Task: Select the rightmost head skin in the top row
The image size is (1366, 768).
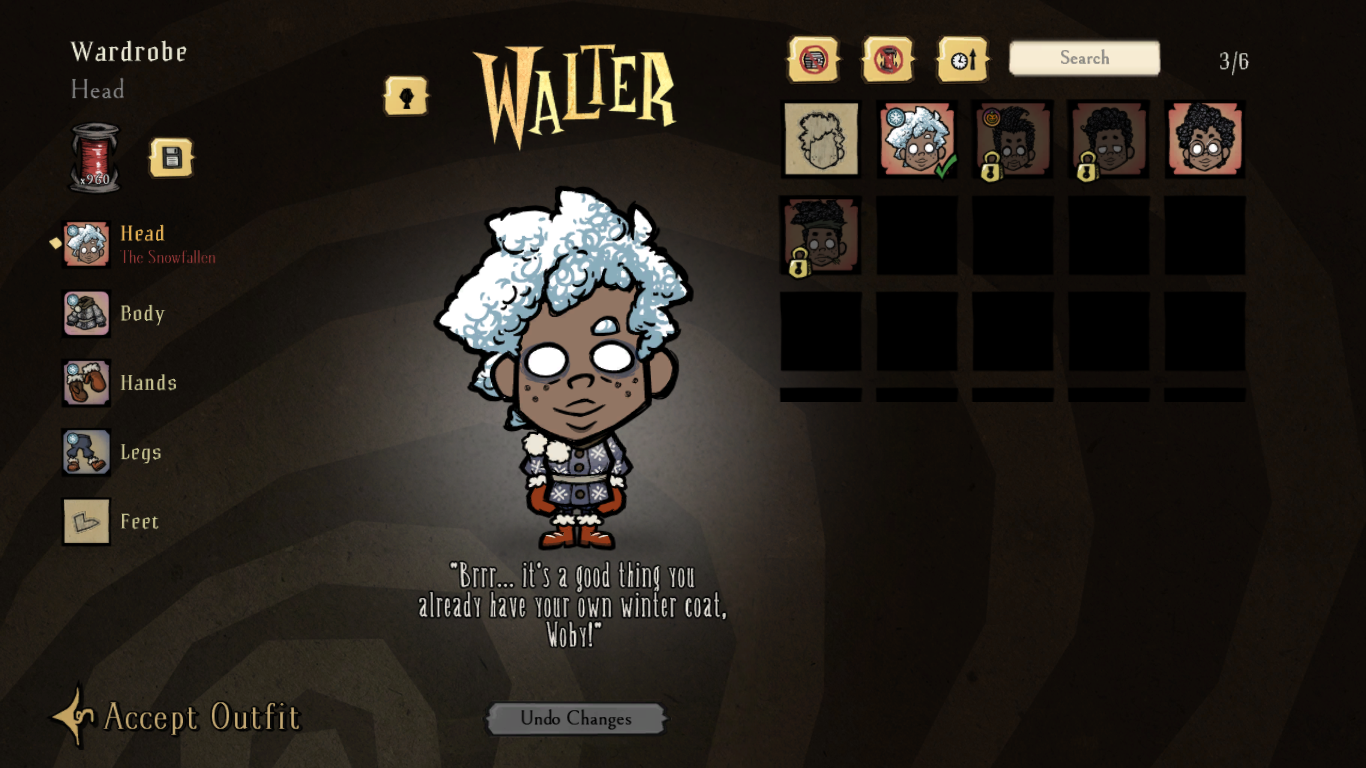Action: point(1205,141)
